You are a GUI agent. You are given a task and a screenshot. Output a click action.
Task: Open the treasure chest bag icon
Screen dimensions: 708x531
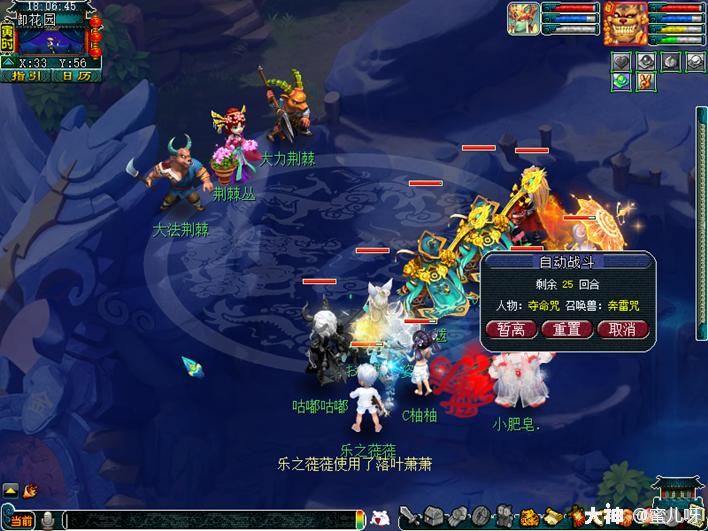[x=432, y=518]
